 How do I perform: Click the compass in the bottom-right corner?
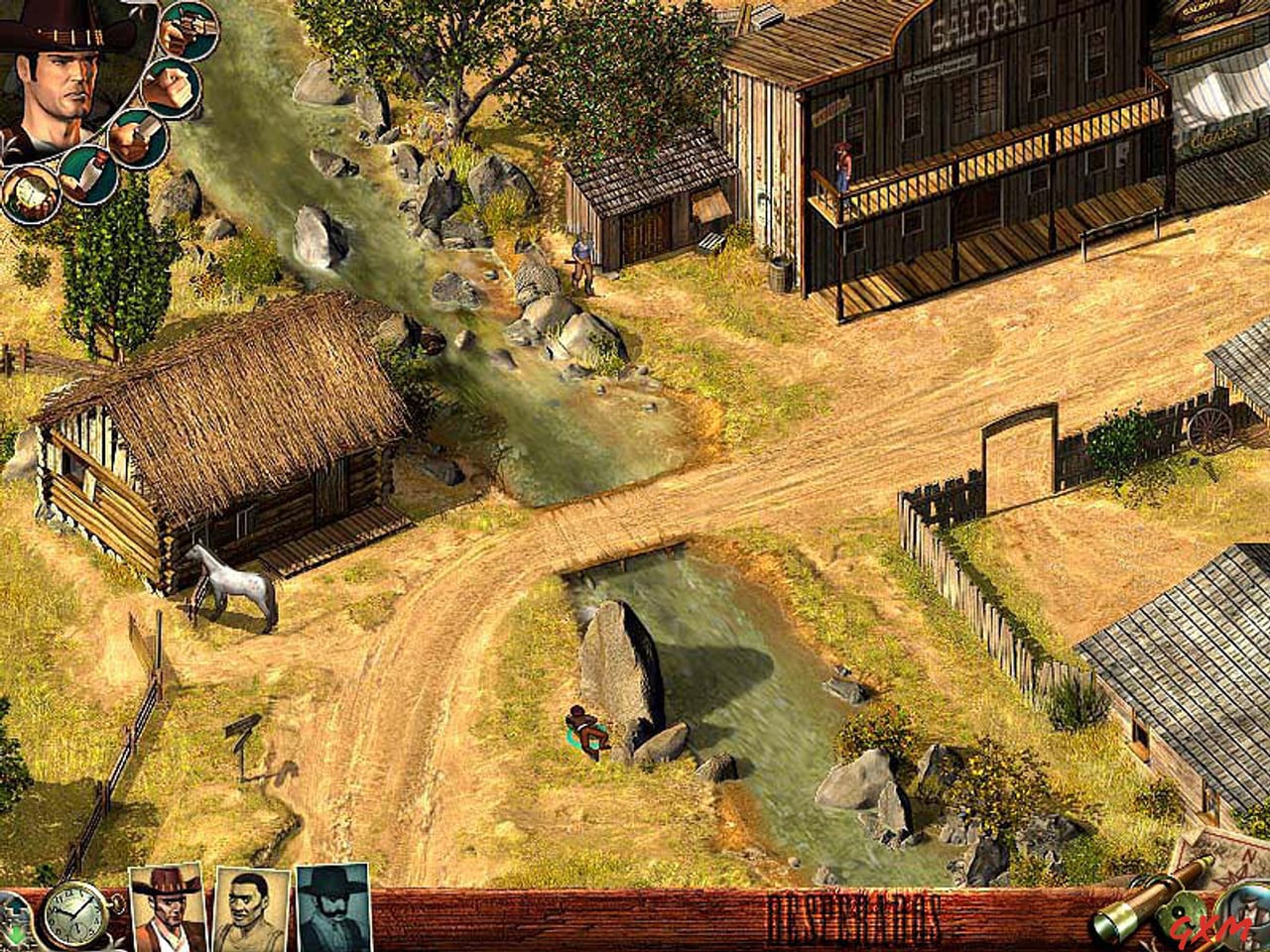1186,912
